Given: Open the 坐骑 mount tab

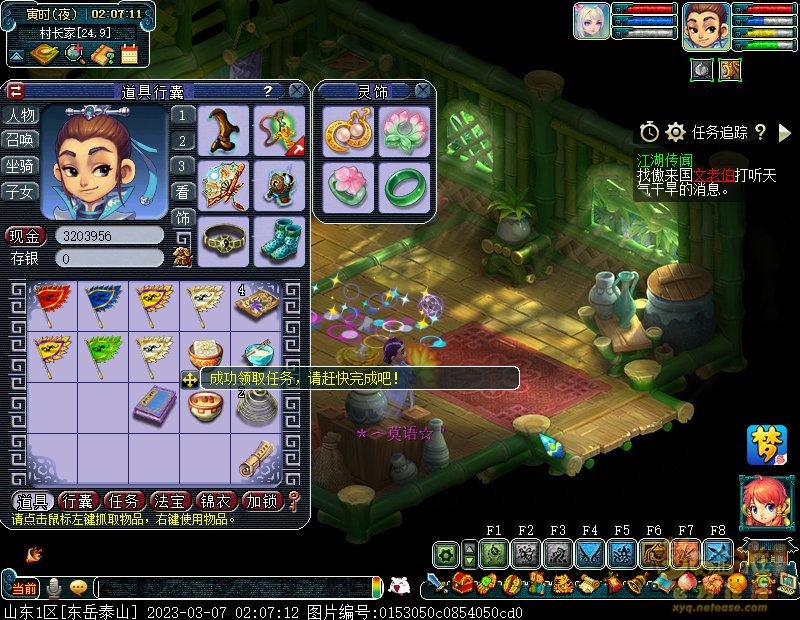Looking at the screenshot, I should (19, 165).
